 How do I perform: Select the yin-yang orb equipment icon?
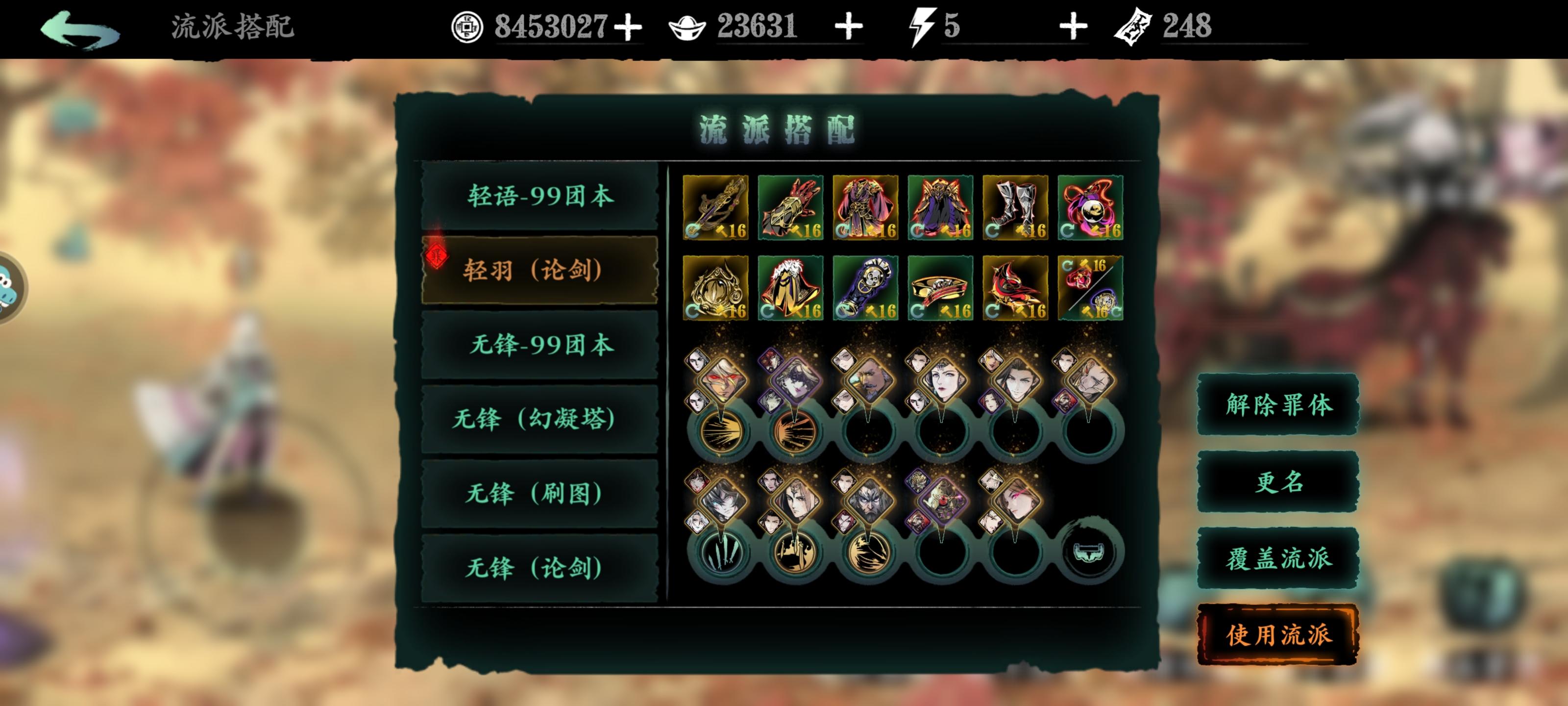[1090, 208]
